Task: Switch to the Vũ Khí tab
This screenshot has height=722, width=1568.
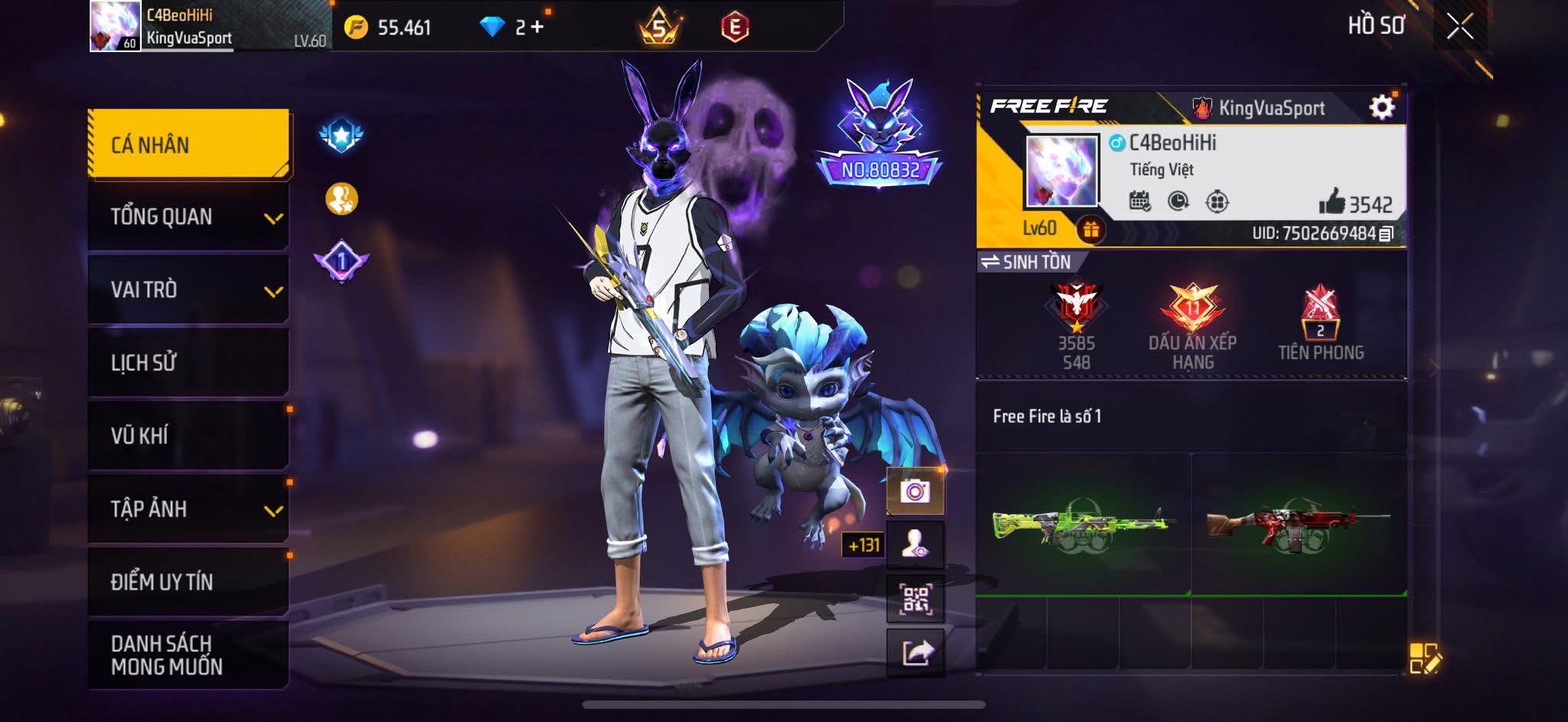Action: [x=188, y=436]
